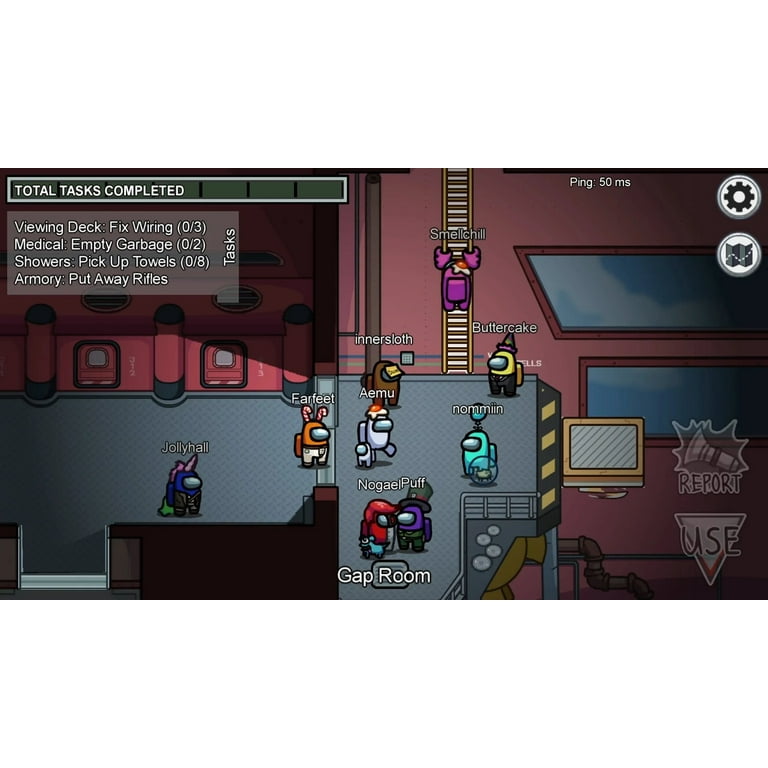Open the settings gear menu
The height and width of the screenshot is (768, 768).
click(739, 197)
